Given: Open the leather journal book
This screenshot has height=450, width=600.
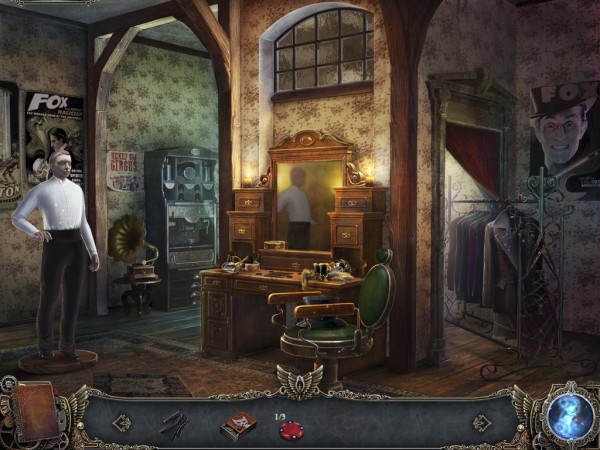Looking at the screenshot, I should click(x=35, y=409).
